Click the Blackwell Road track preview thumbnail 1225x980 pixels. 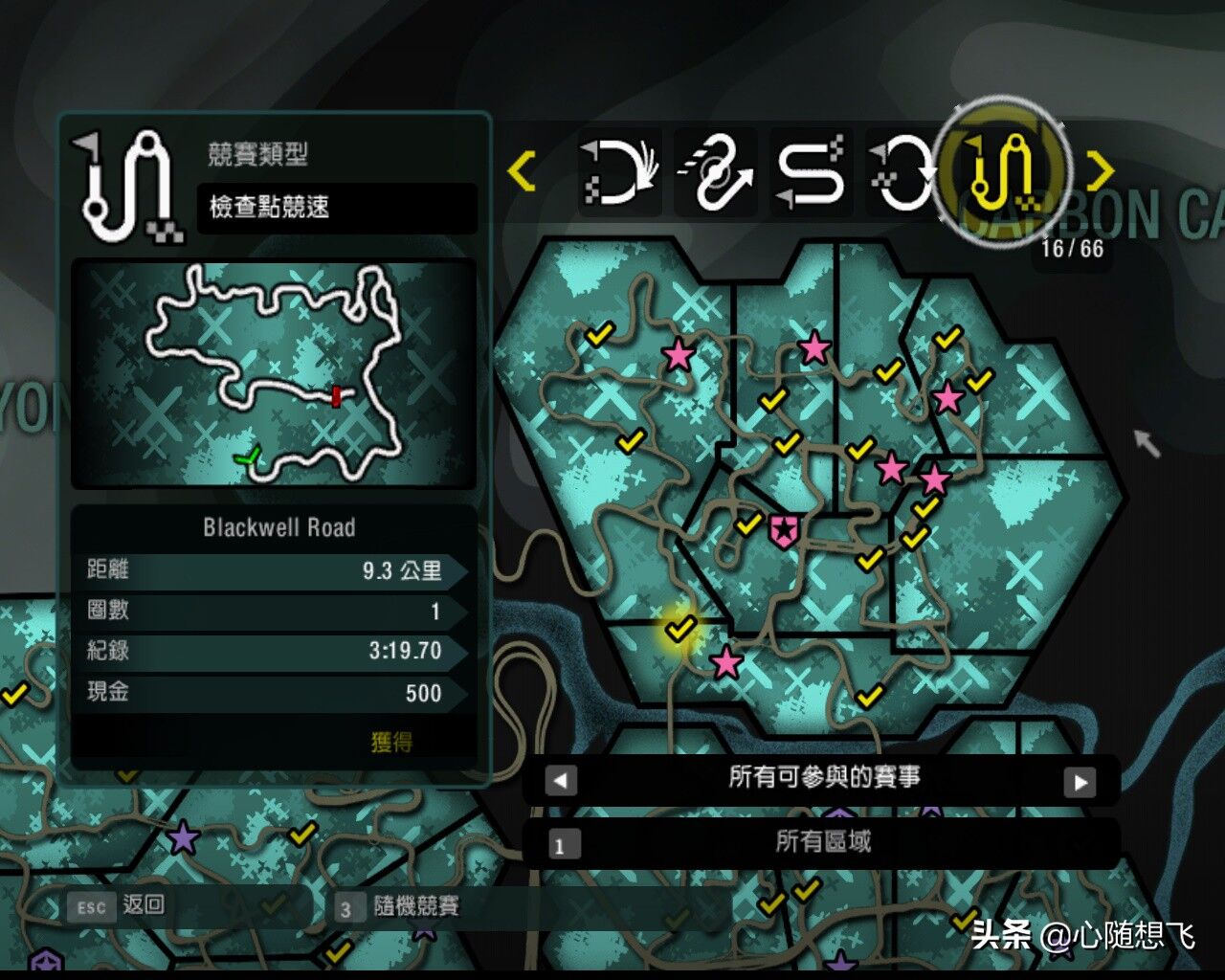pos(274,373)
